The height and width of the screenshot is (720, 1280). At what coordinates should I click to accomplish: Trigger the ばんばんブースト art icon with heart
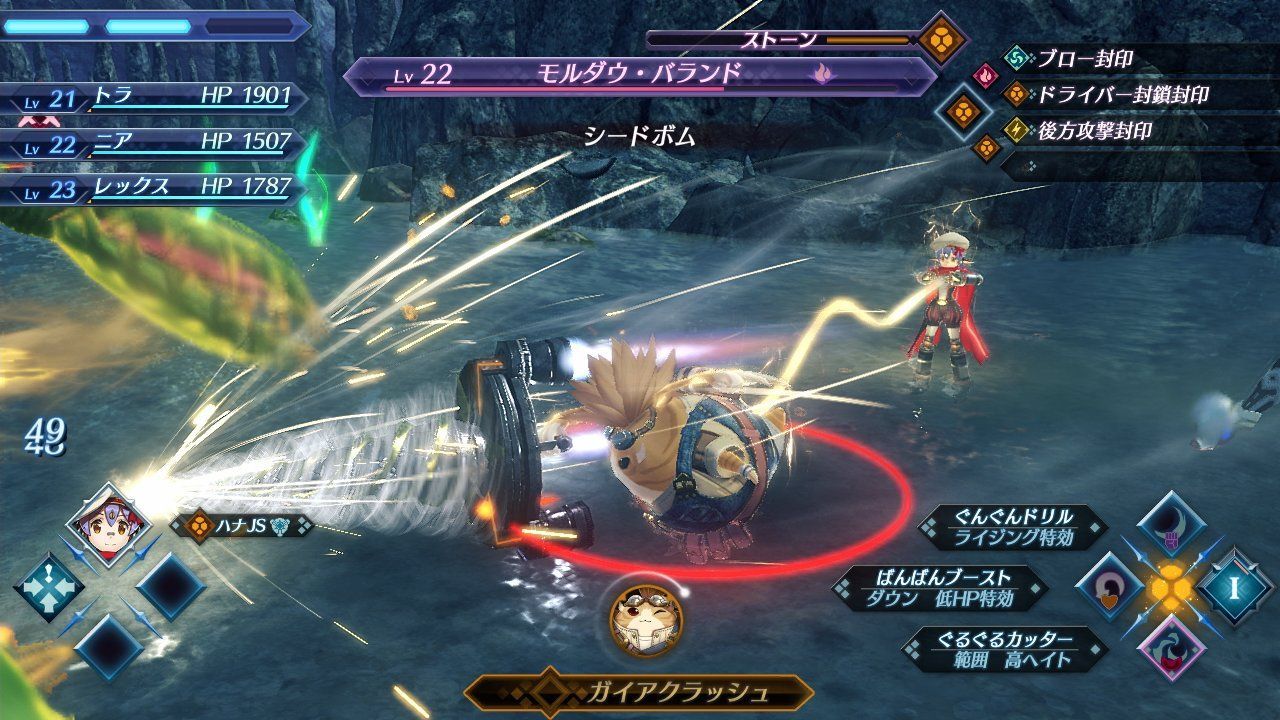click(1106, 586)
